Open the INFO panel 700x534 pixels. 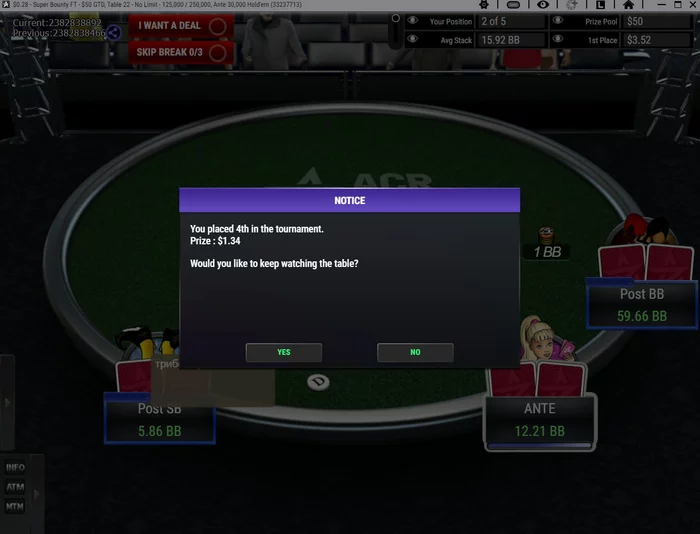click(15, 468)
